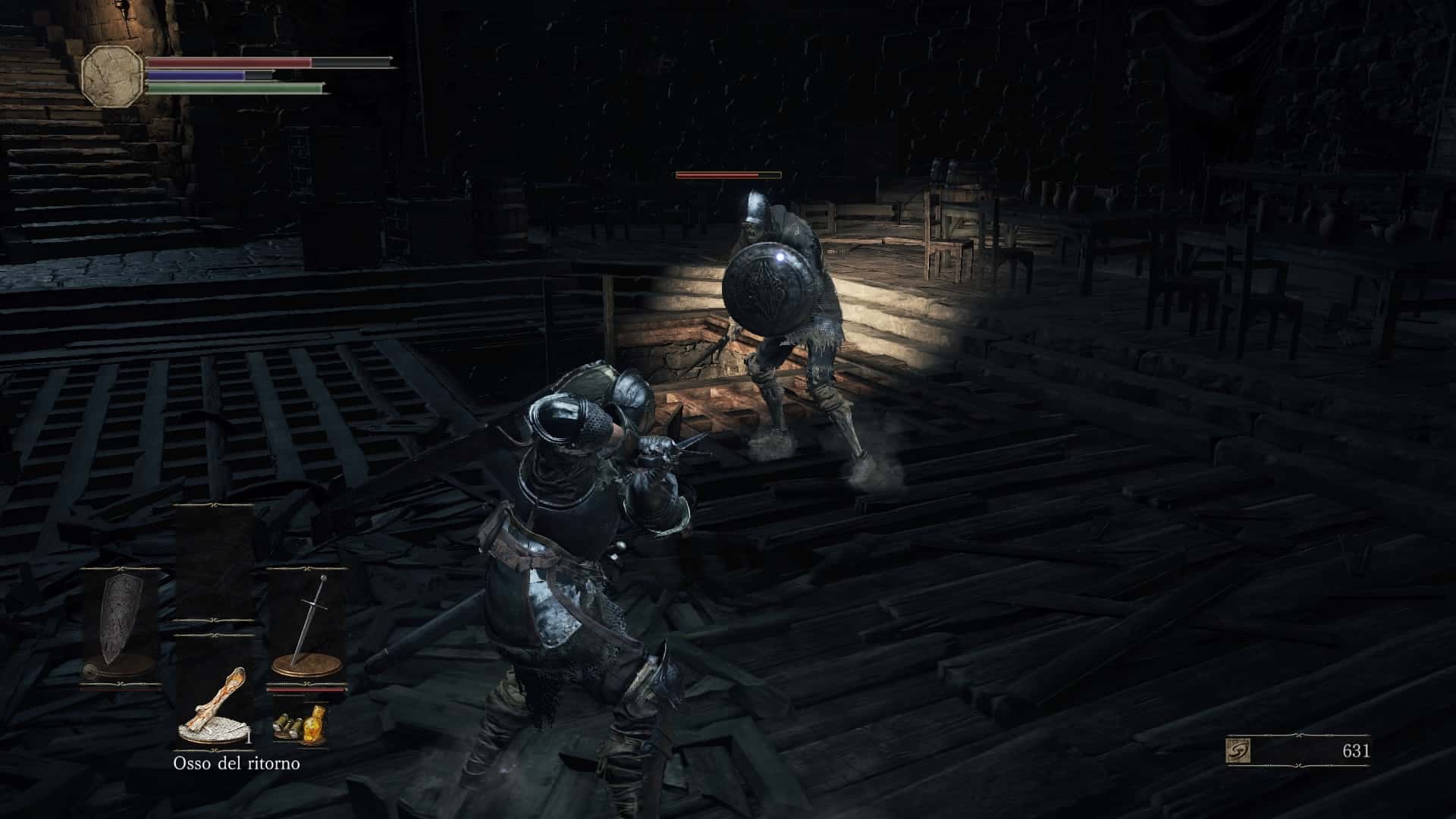Select the longsword right-hand slot
The height and width of the screenshot is (819, 1456).
pos(307,626)
